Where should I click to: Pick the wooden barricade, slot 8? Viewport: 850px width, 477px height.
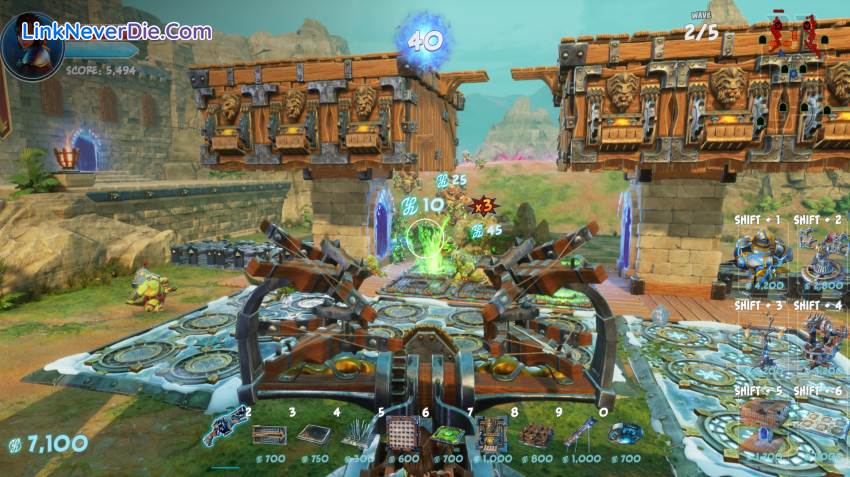pyautogui.click(x=536, y=434)
